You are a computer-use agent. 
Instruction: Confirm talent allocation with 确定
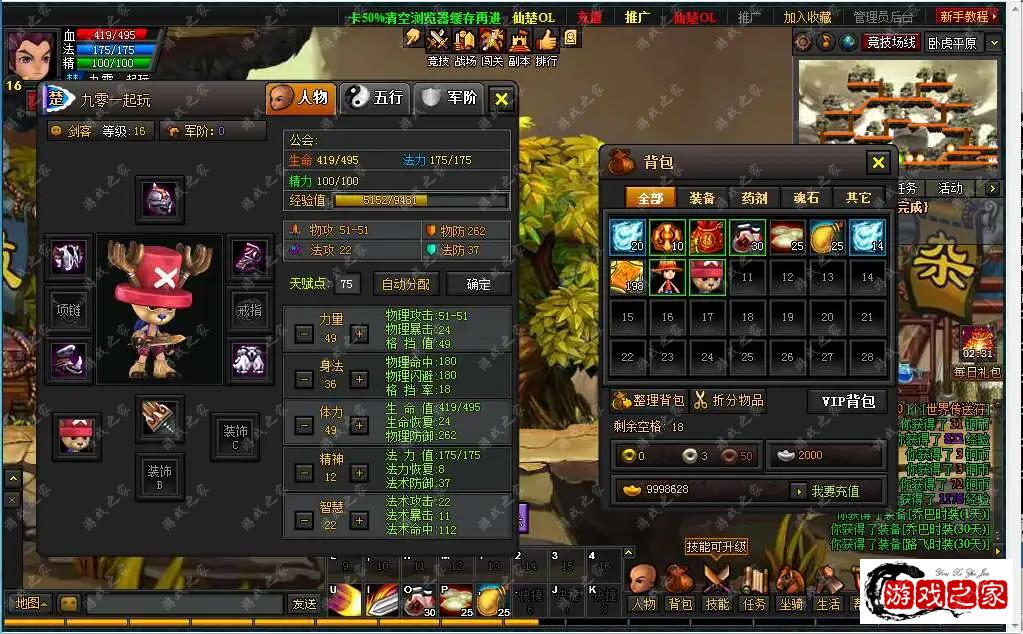click(x=479, y=284)
